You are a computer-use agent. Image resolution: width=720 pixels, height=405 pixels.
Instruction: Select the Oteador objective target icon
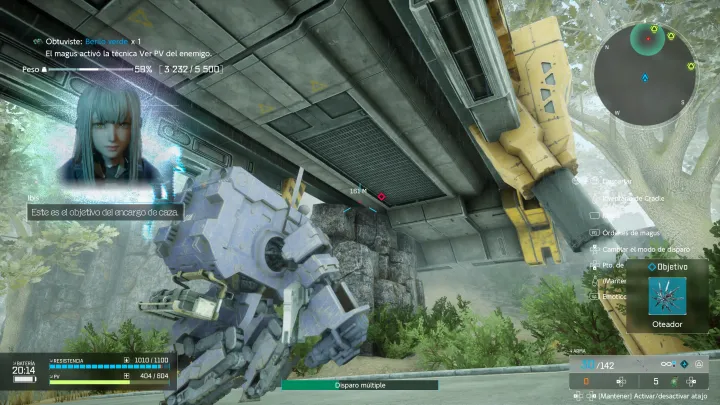[665, 296]
